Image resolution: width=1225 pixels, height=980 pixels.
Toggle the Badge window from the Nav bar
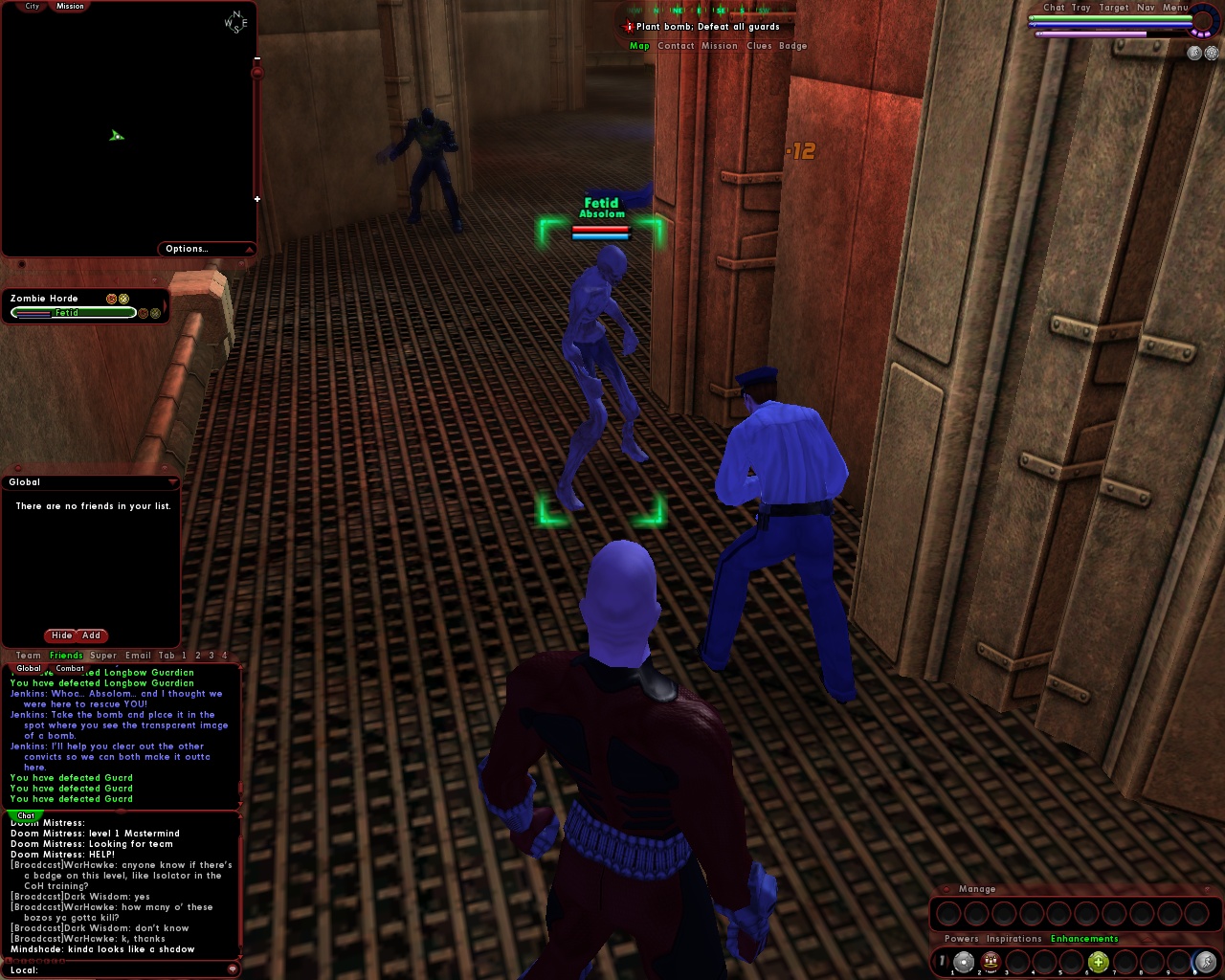point(794,45)
